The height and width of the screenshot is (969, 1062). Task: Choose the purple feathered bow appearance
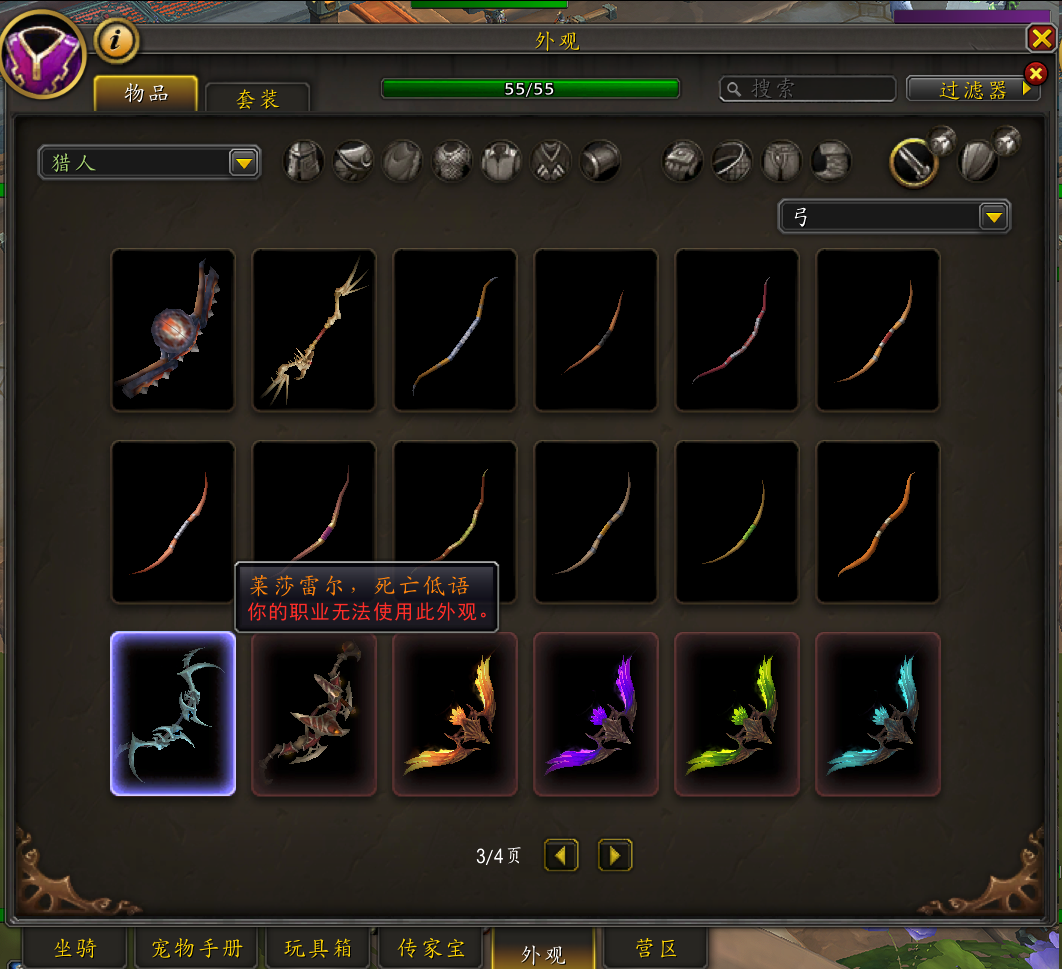tap(596, 713)
